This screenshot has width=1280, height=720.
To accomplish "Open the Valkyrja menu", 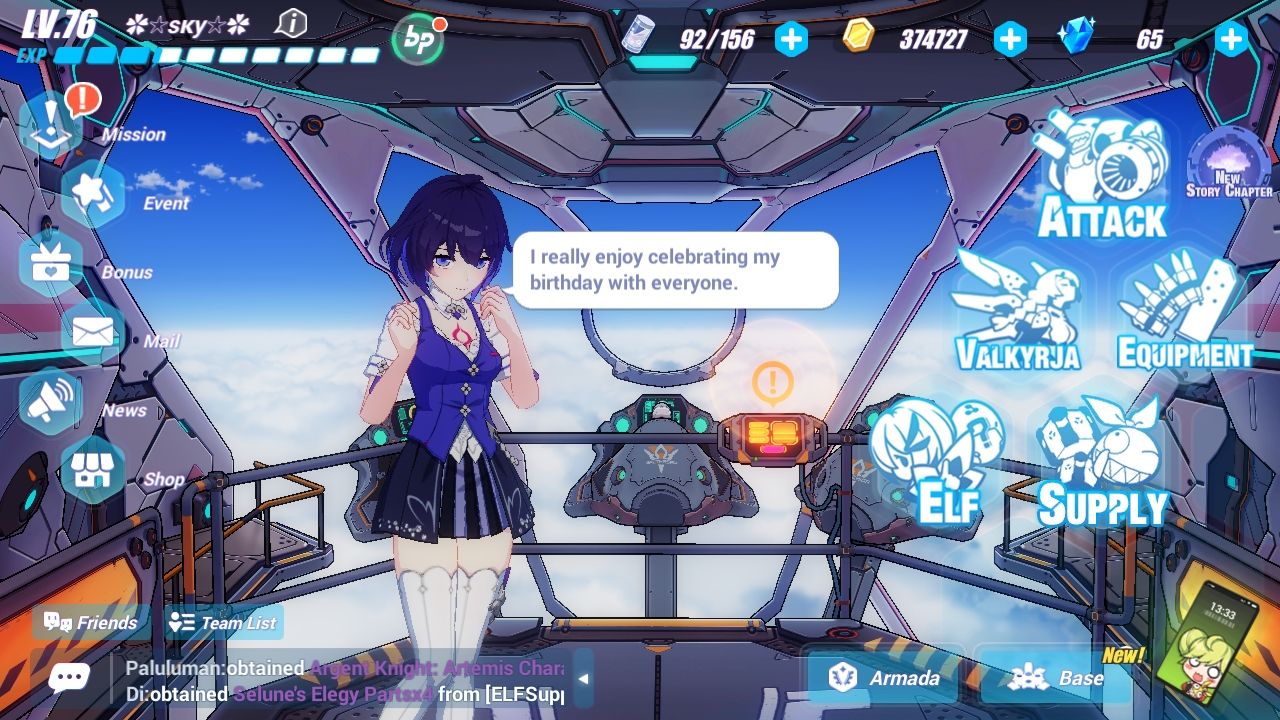I will [x=1018, y=312].
